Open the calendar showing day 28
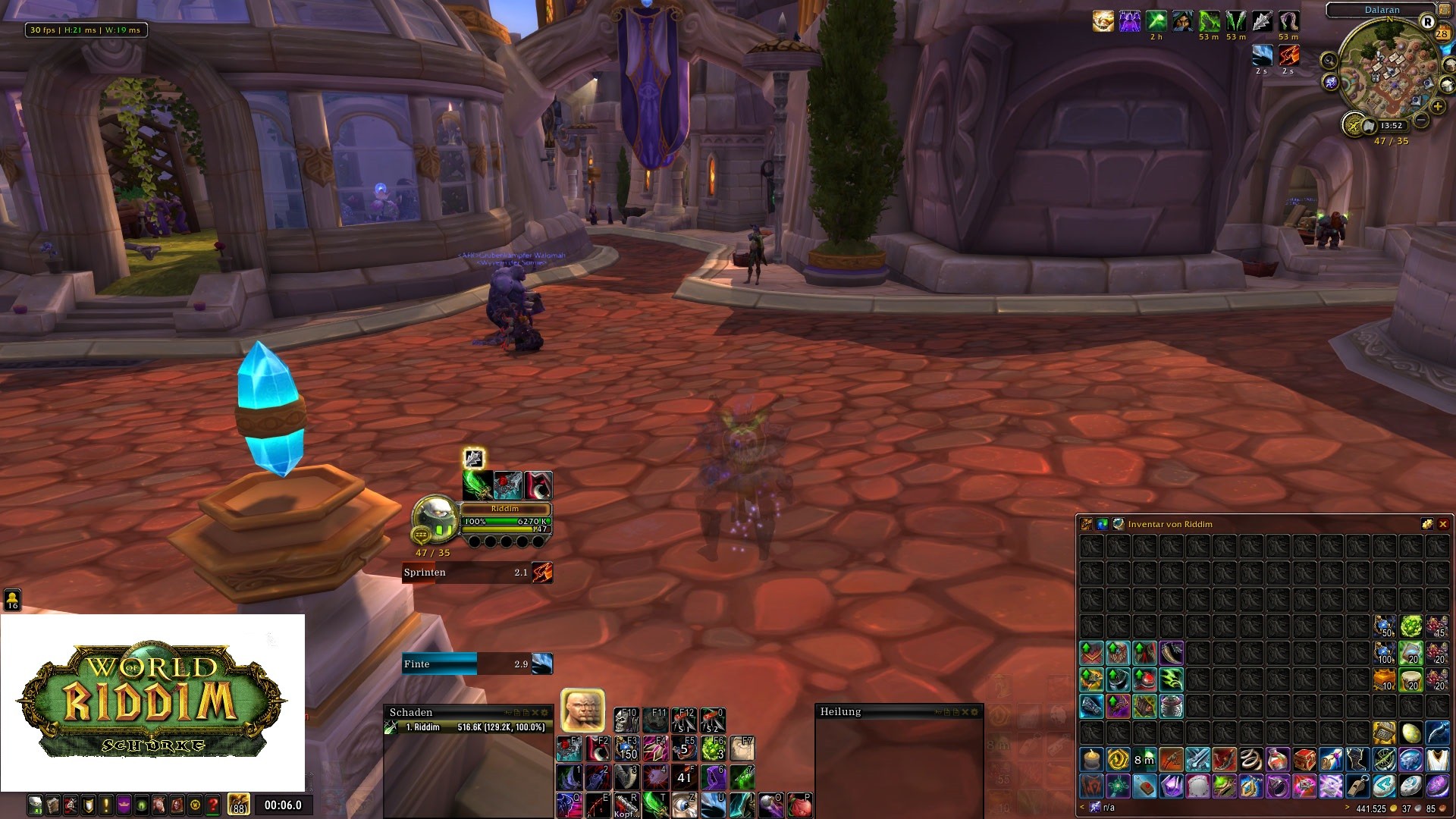The width and height of the screenshot is (1456, 819). (x=1442, y=33)
